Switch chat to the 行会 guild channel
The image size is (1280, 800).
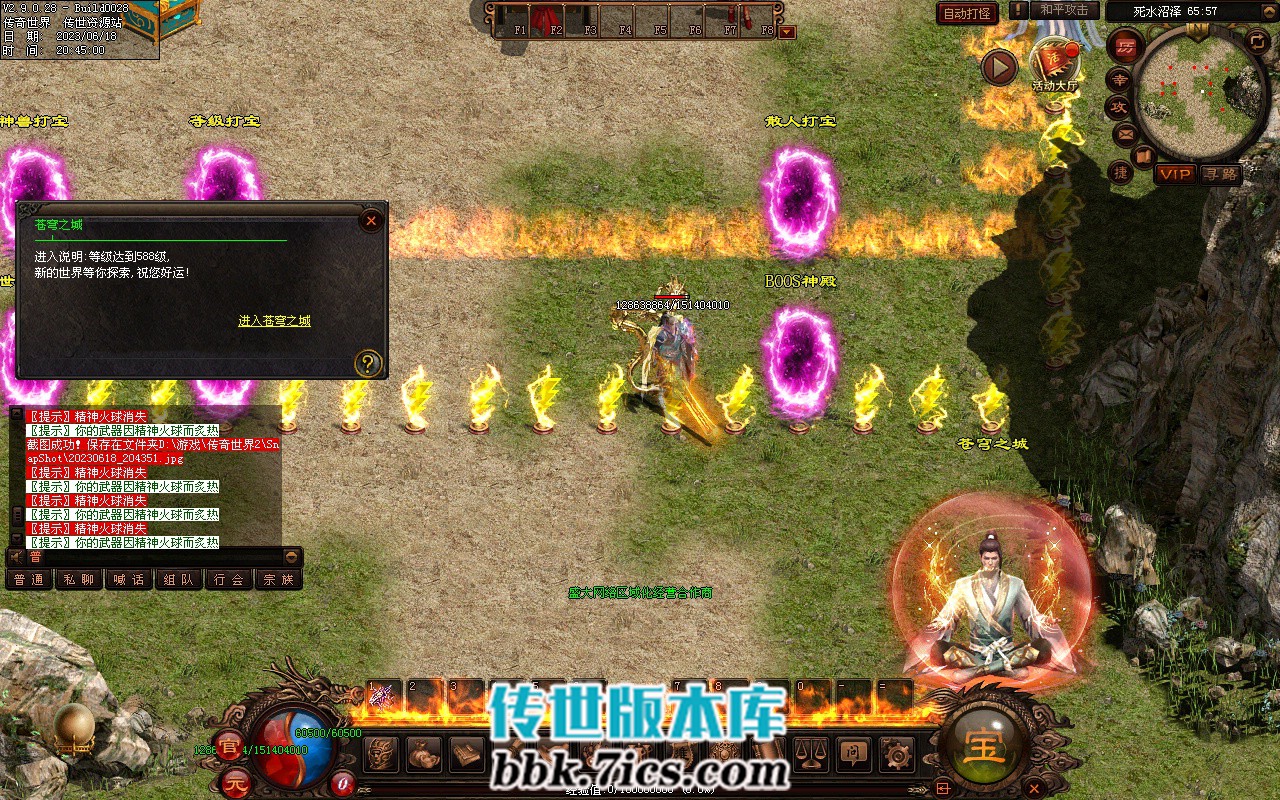228,579
